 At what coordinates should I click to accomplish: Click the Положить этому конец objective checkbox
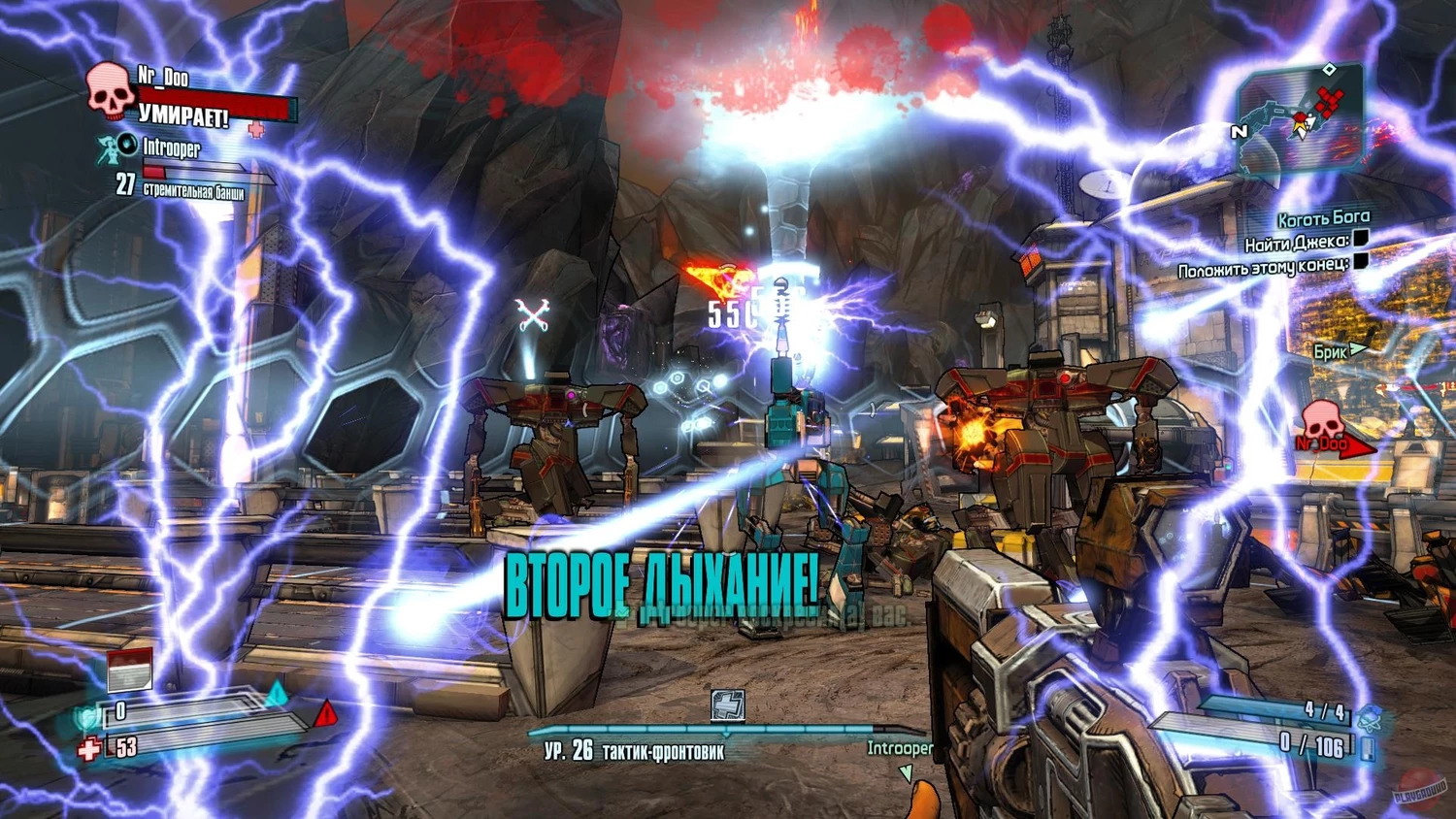pyautogui.click(x=1361, y=261)
